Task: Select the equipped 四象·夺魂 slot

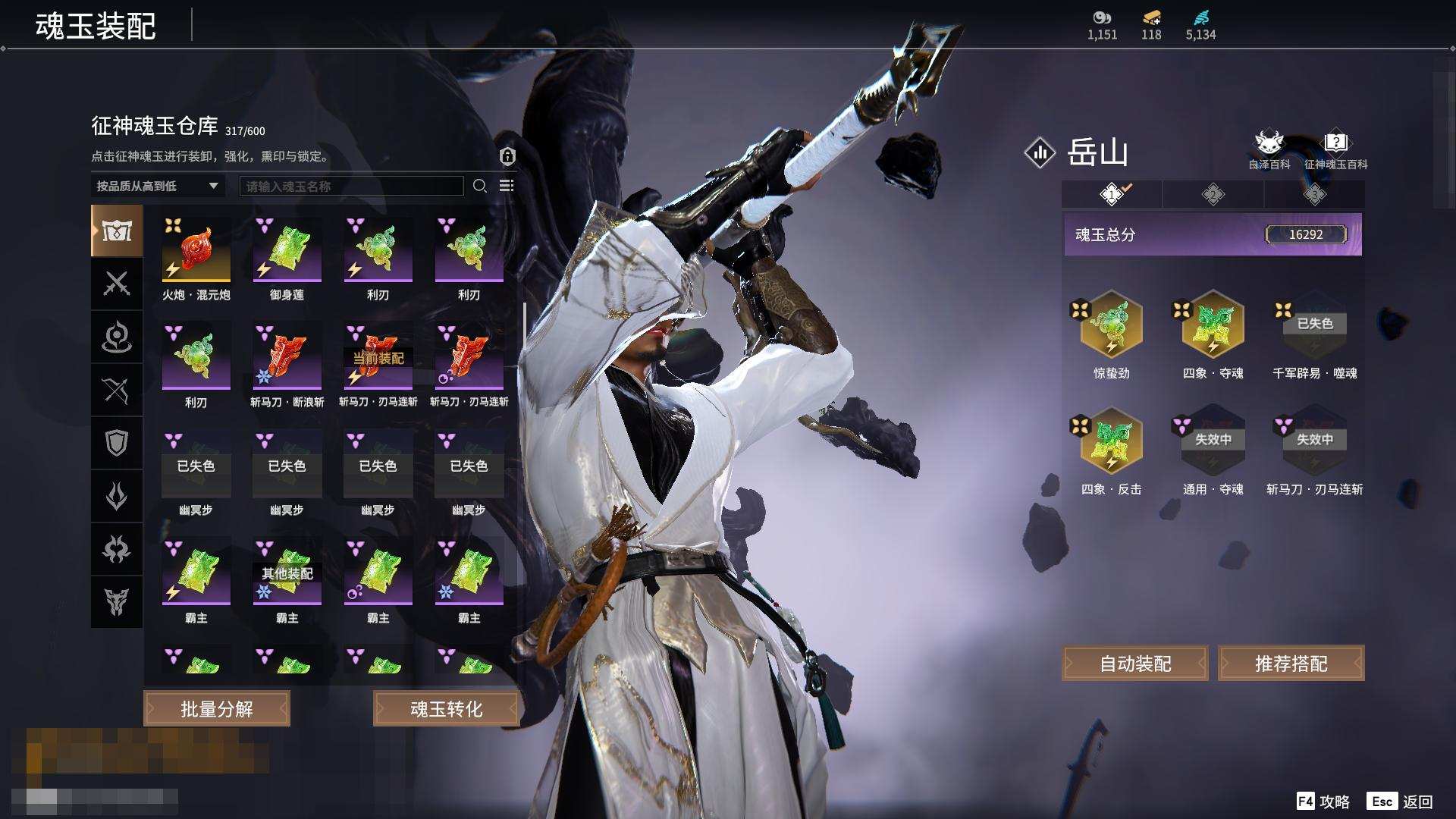Action: click(1213, 325)
